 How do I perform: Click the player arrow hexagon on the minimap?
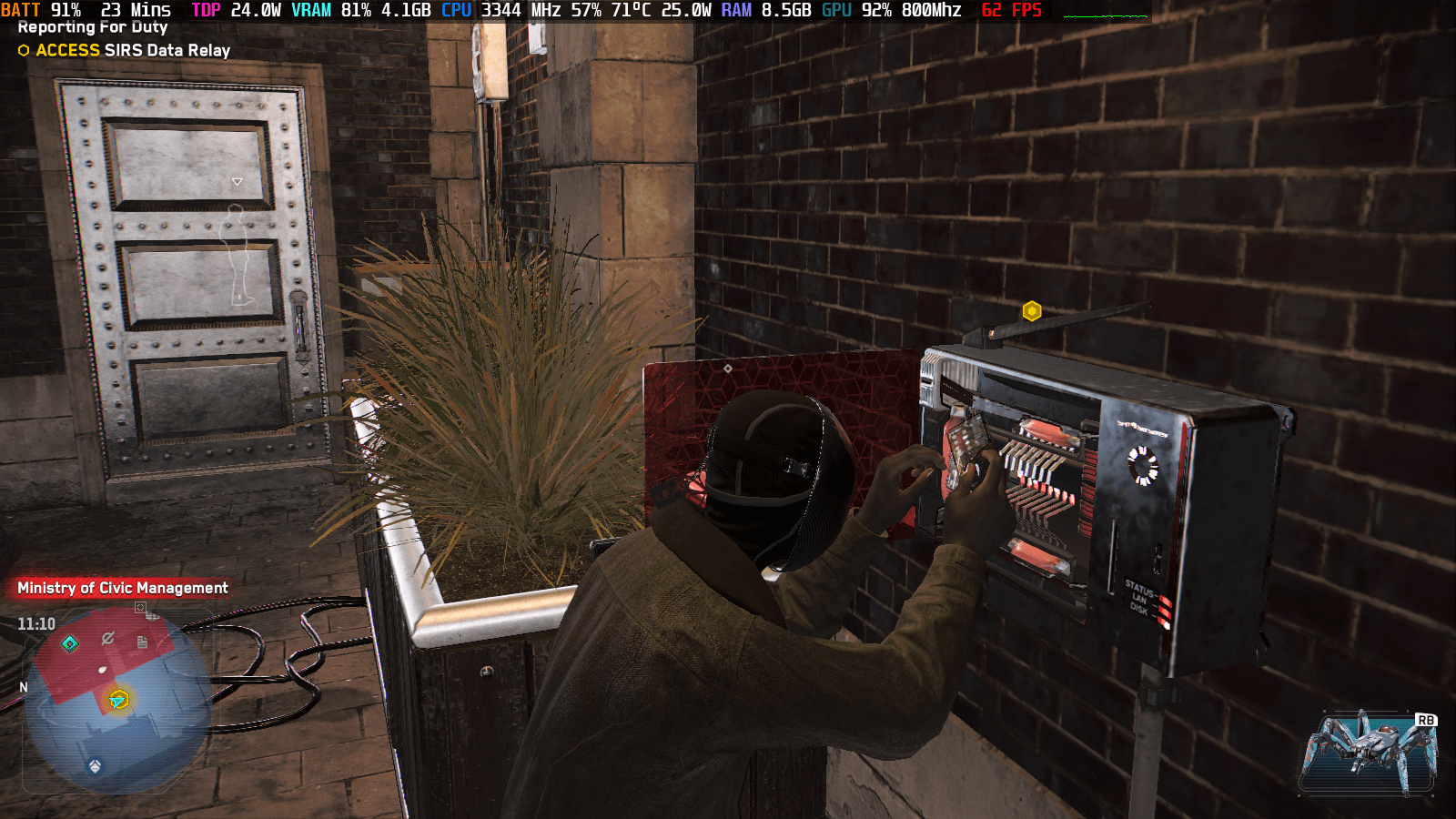119,700
